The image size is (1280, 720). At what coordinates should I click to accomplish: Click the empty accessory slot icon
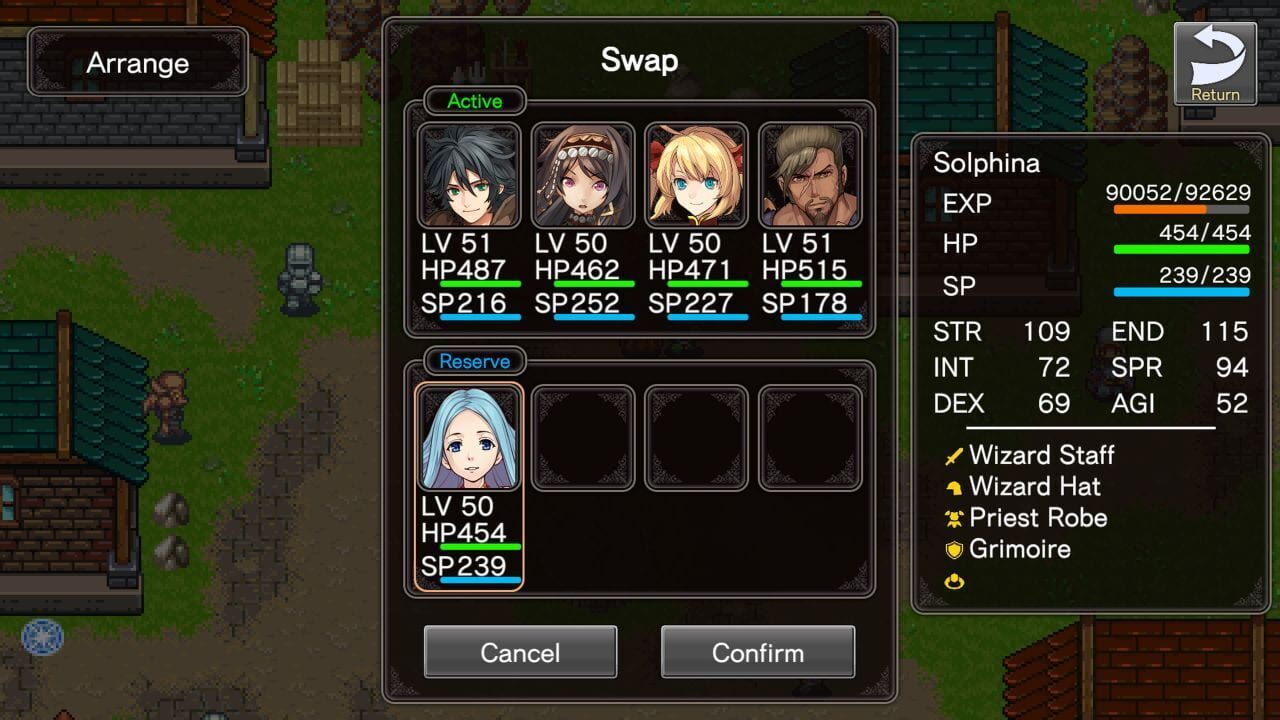click(x=953, y=579)
